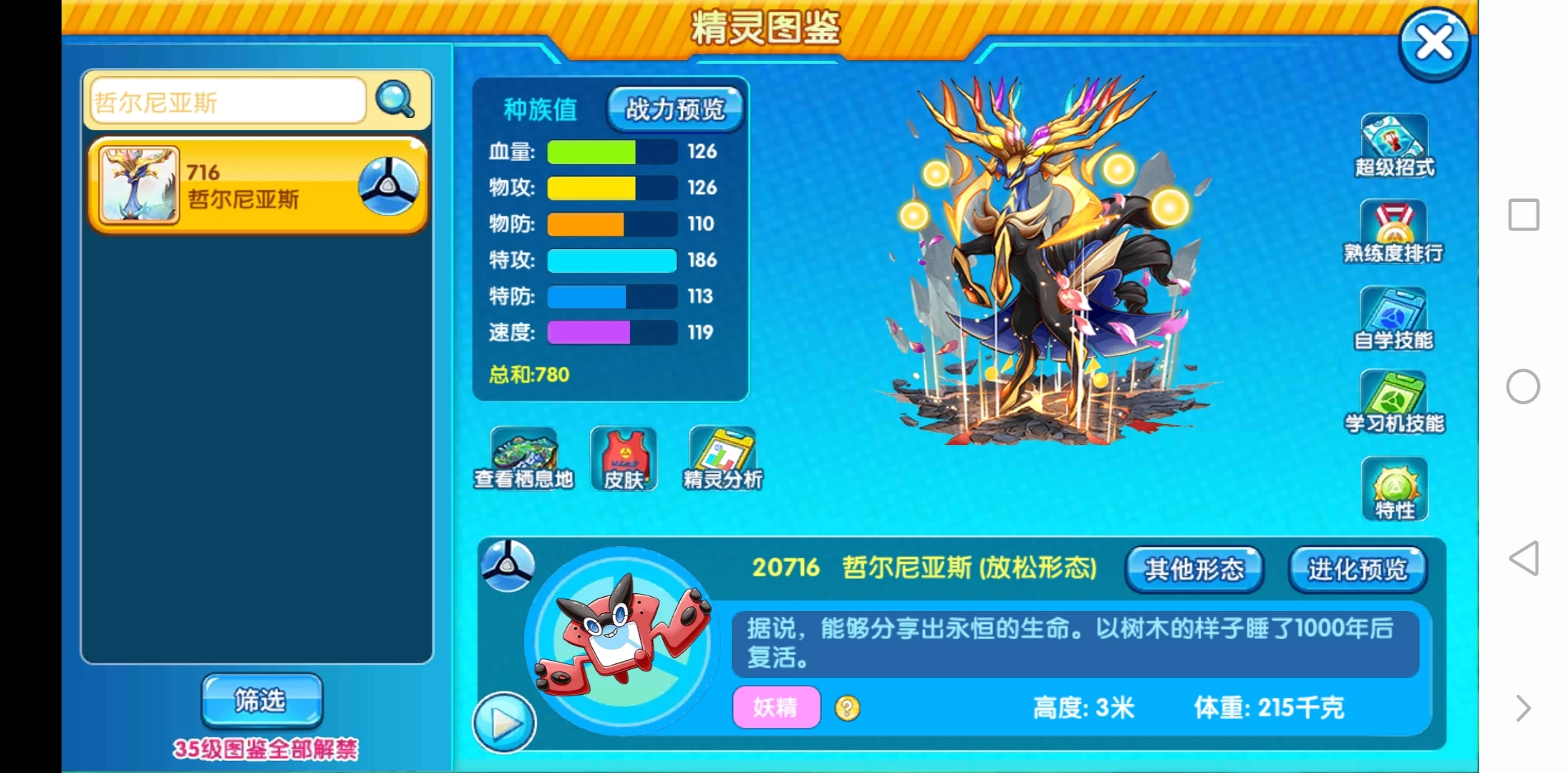1568x773 pixels.
Task: Toggle the 战力预览 power preview
Action: pyautogui.click(x=673, y=109)
